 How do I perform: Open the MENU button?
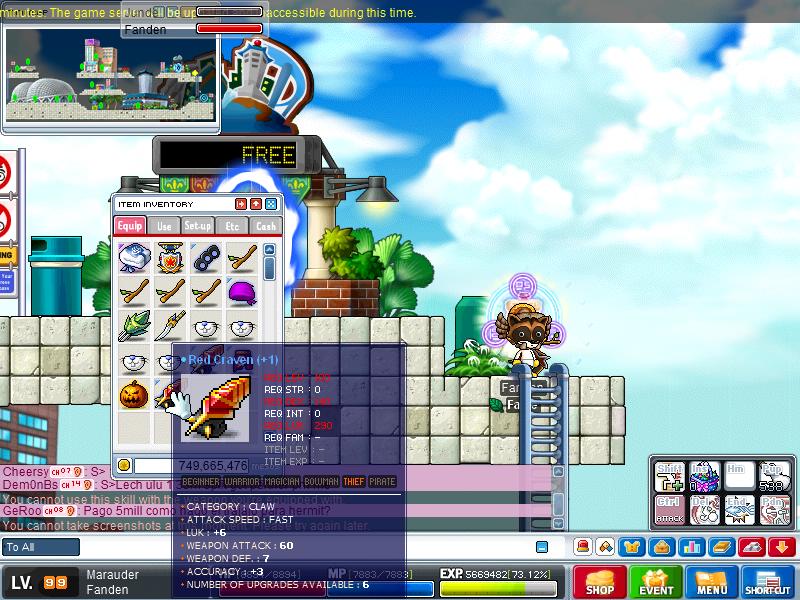712,583
